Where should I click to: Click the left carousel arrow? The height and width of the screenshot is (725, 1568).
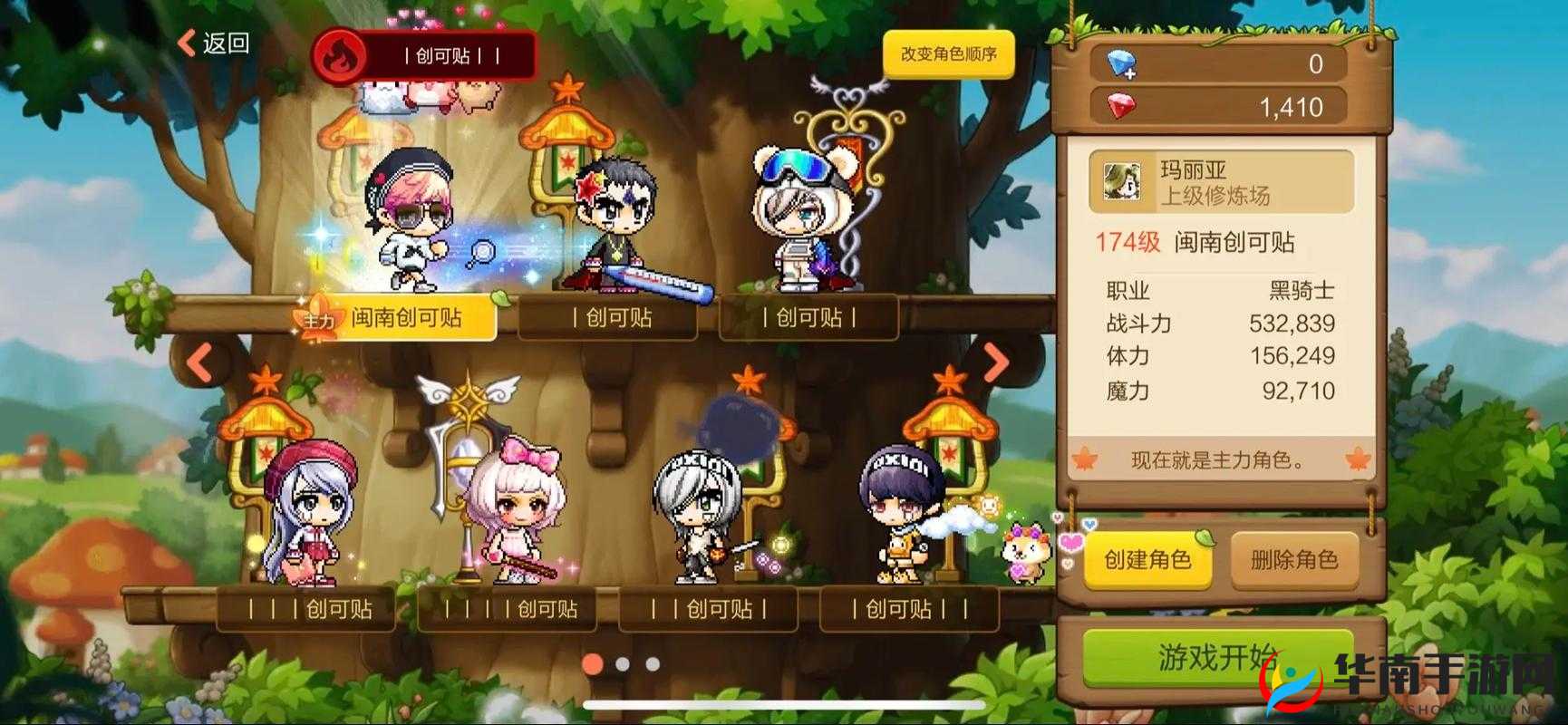[x=198, y=362]
